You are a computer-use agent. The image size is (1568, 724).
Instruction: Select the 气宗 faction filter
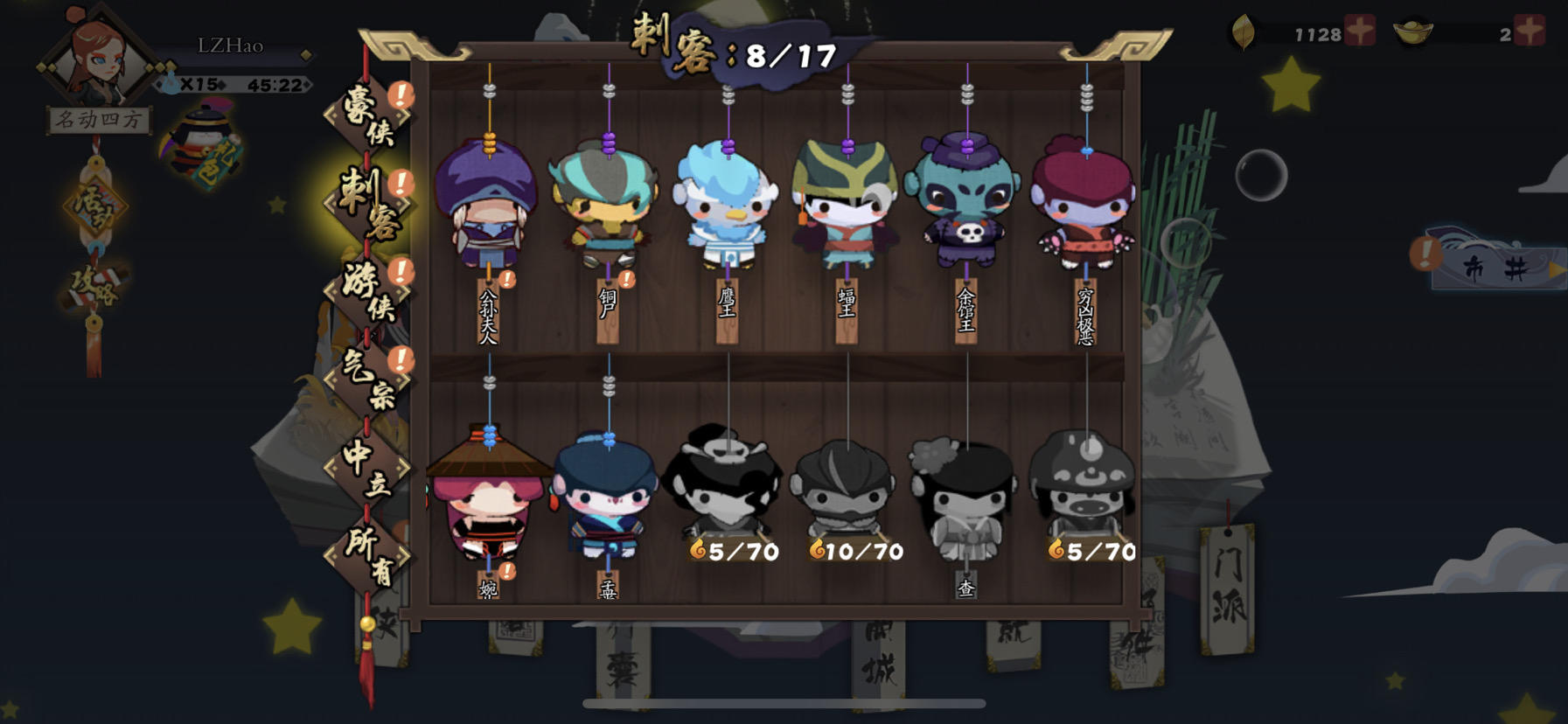367,382
